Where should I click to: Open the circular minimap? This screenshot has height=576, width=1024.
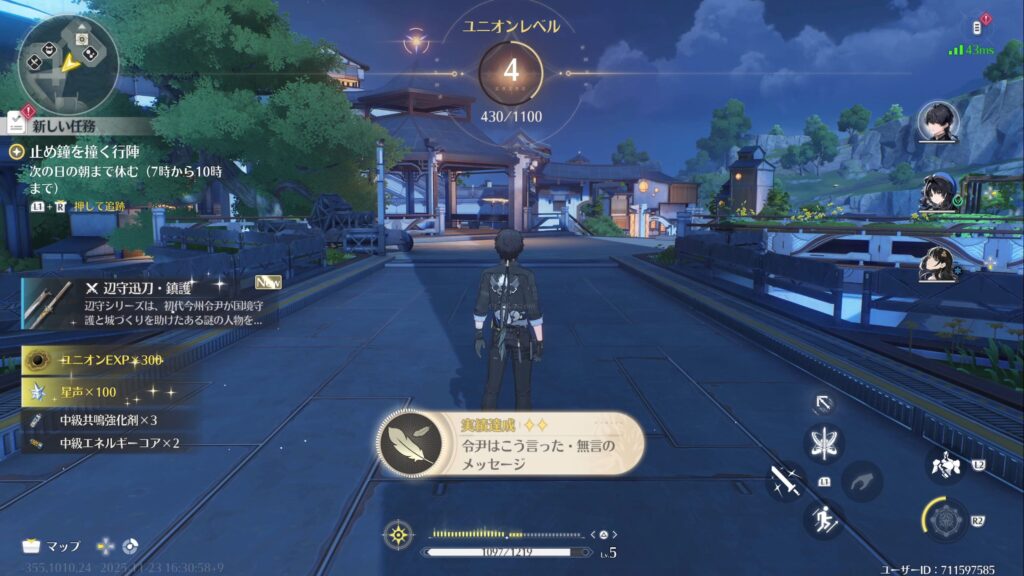[x=68, y=63]
